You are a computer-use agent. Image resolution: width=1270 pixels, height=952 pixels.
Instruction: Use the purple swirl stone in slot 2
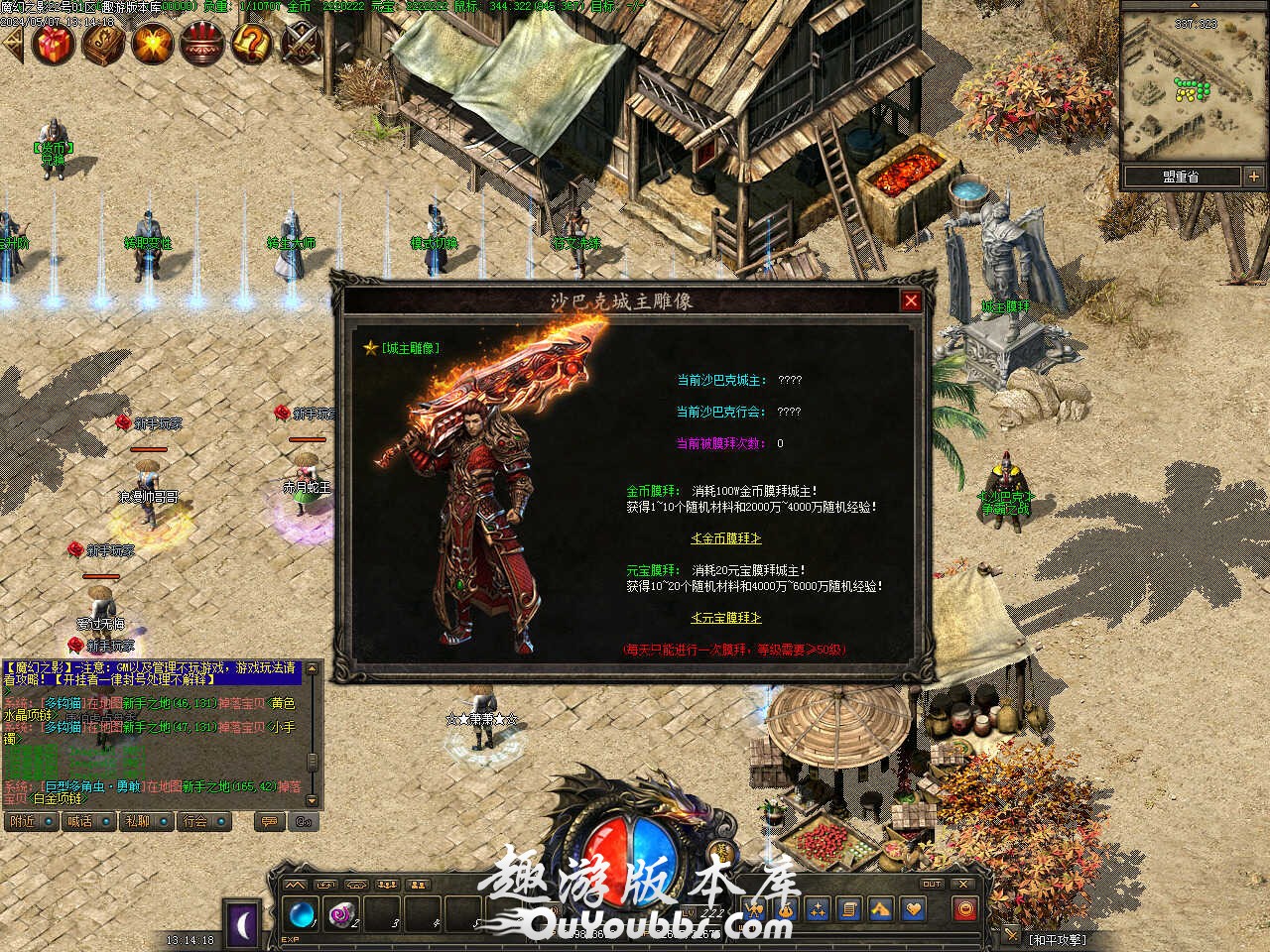pos(342,913)
